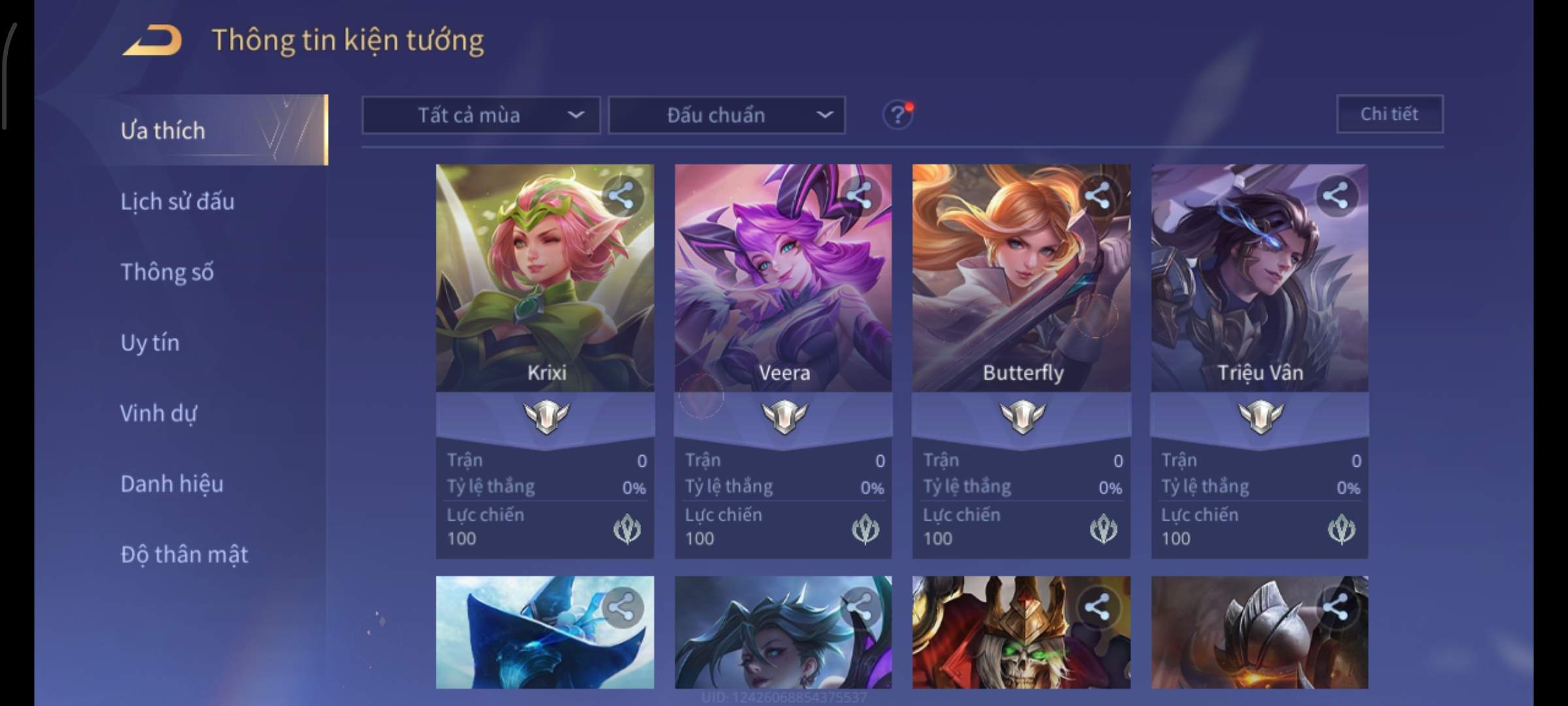This screenshot has height=706, width=1568.
Task: Go back using the gold arrow button
Action: (x=152, y=41)
